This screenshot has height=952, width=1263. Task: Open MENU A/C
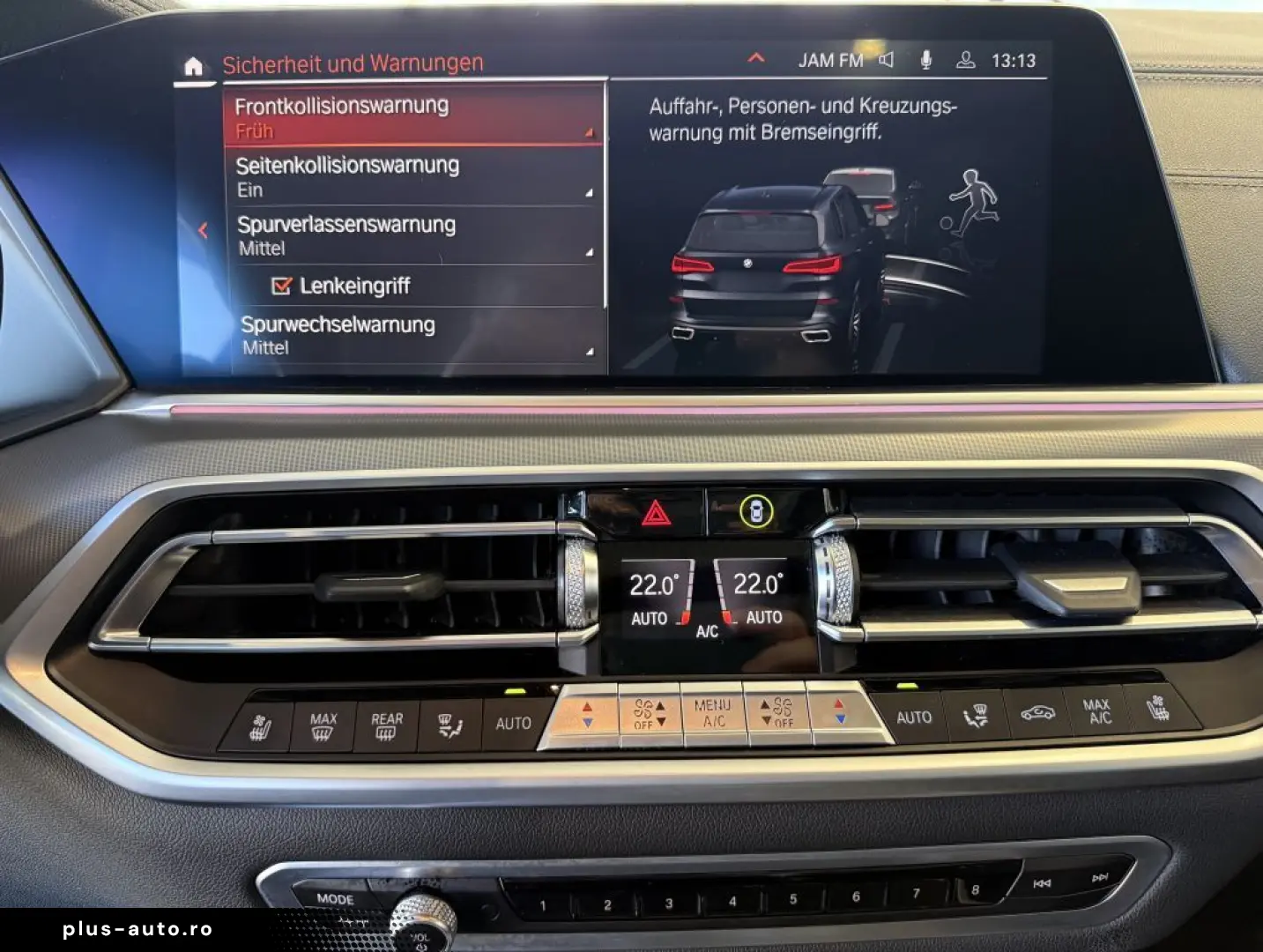point(715,710)
